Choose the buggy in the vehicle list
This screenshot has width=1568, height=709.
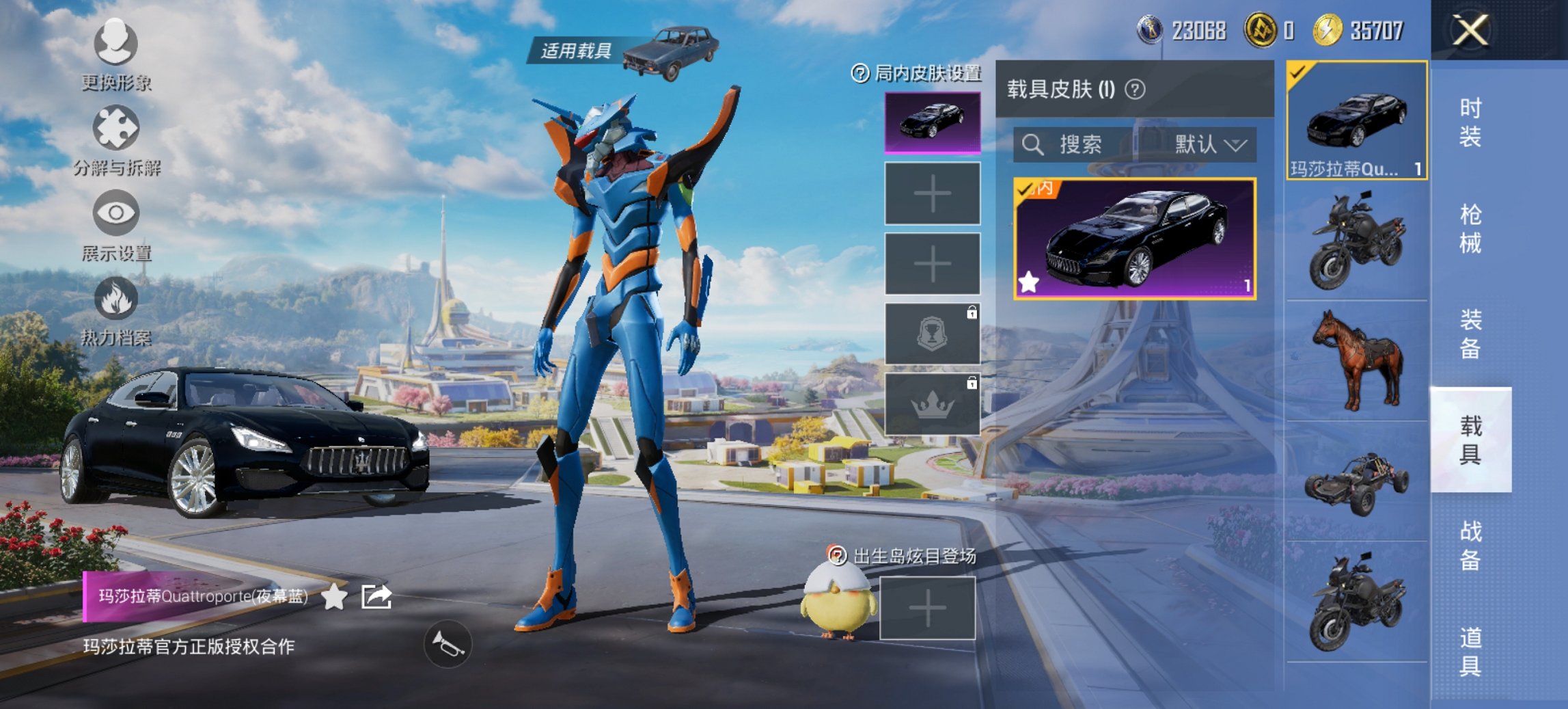tap(1356, 482)
